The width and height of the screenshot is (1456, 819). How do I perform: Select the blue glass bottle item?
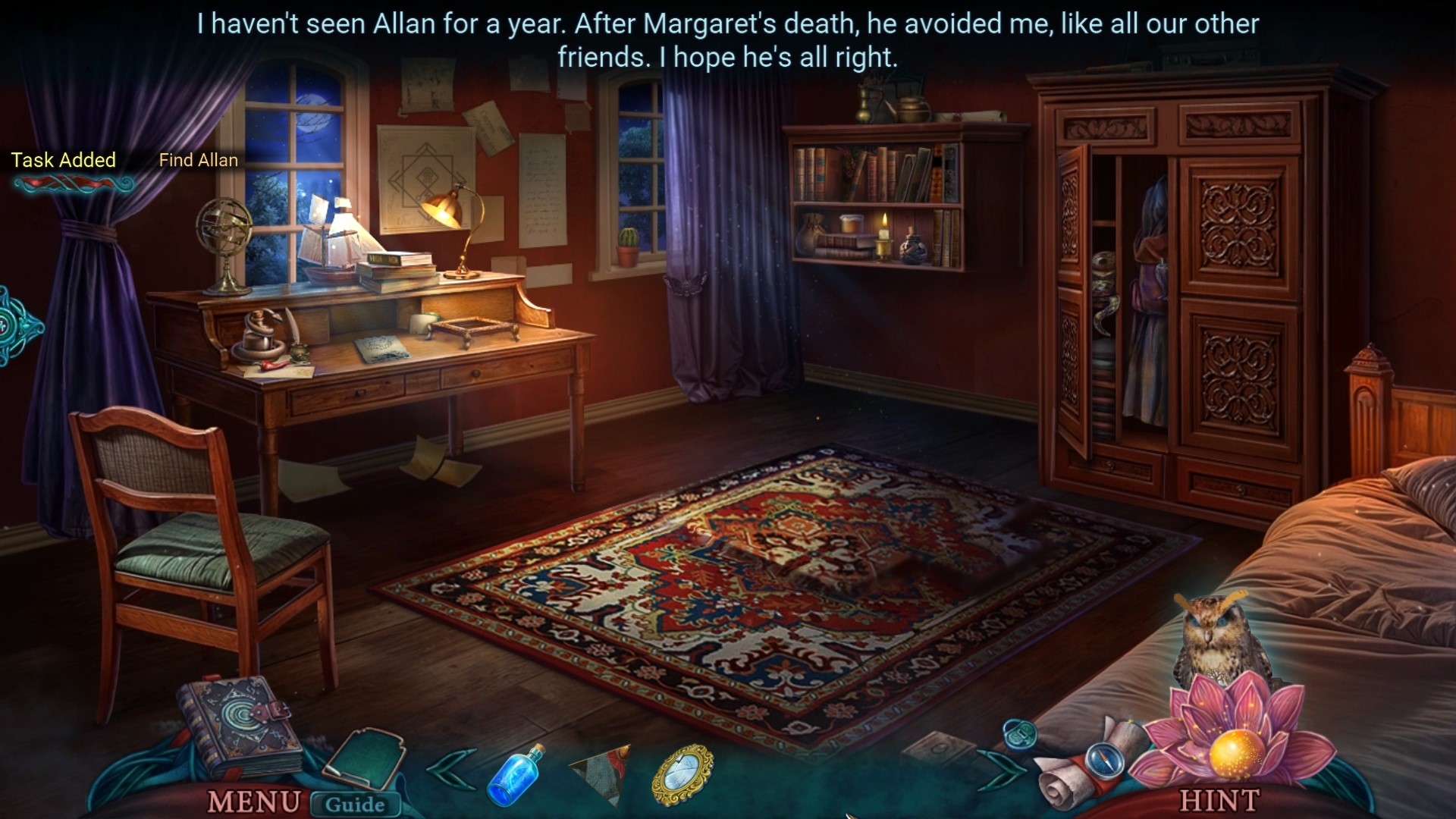click(x=517, y=773)
